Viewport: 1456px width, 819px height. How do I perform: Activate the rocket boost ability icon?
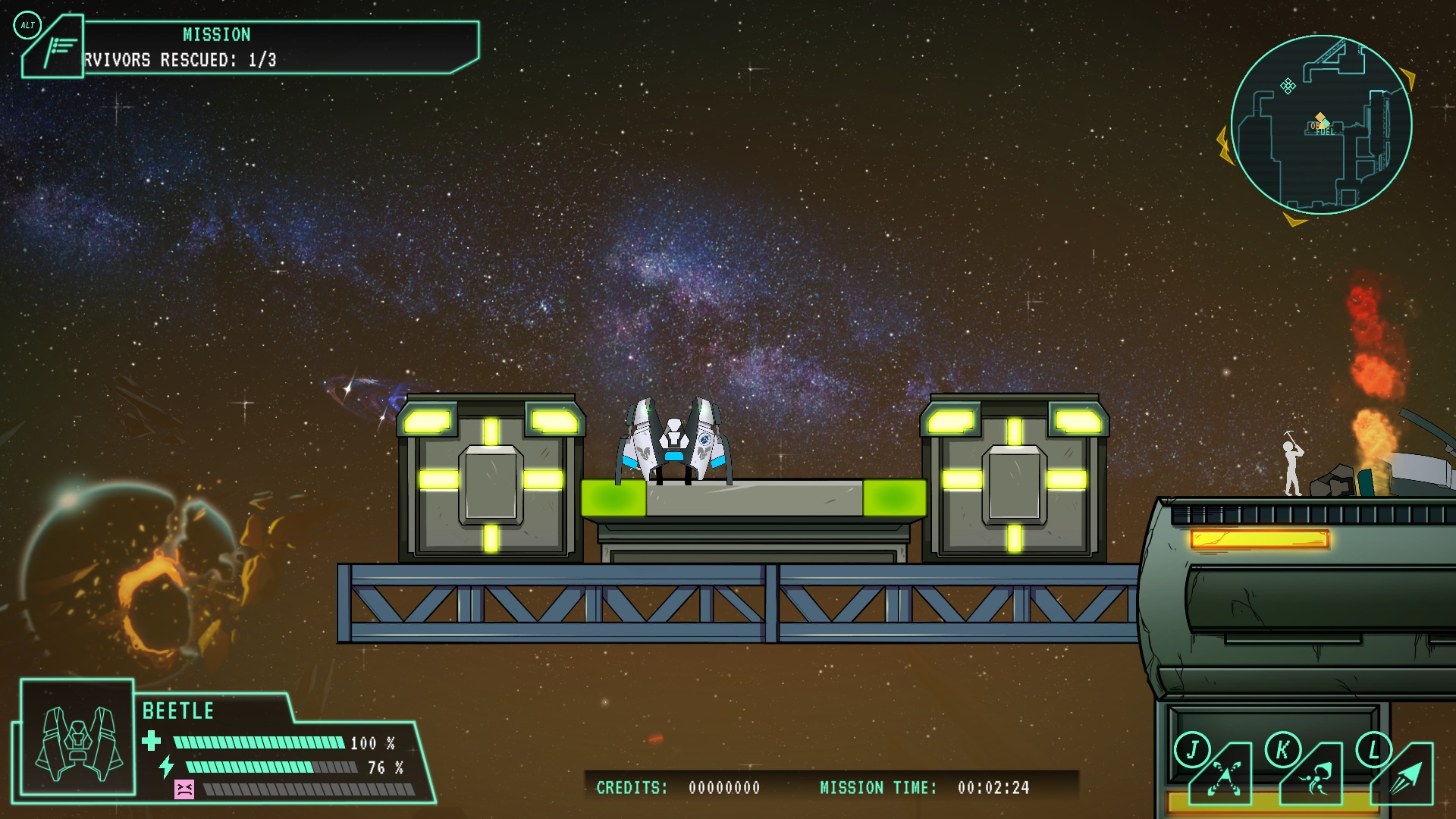(x=1404, y=775)
